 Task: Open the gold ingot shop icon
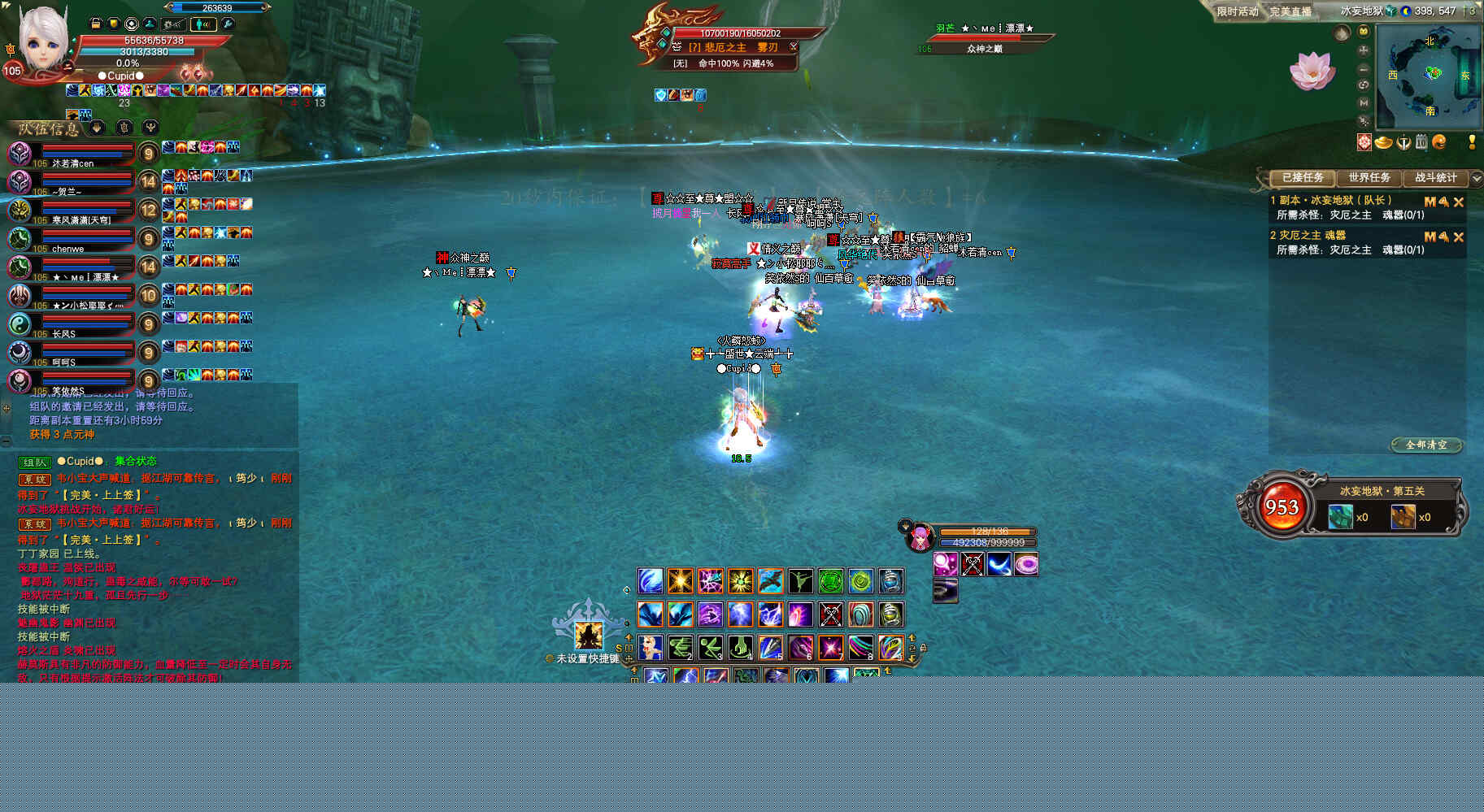pyautogui.click(x=1383, y=143)
